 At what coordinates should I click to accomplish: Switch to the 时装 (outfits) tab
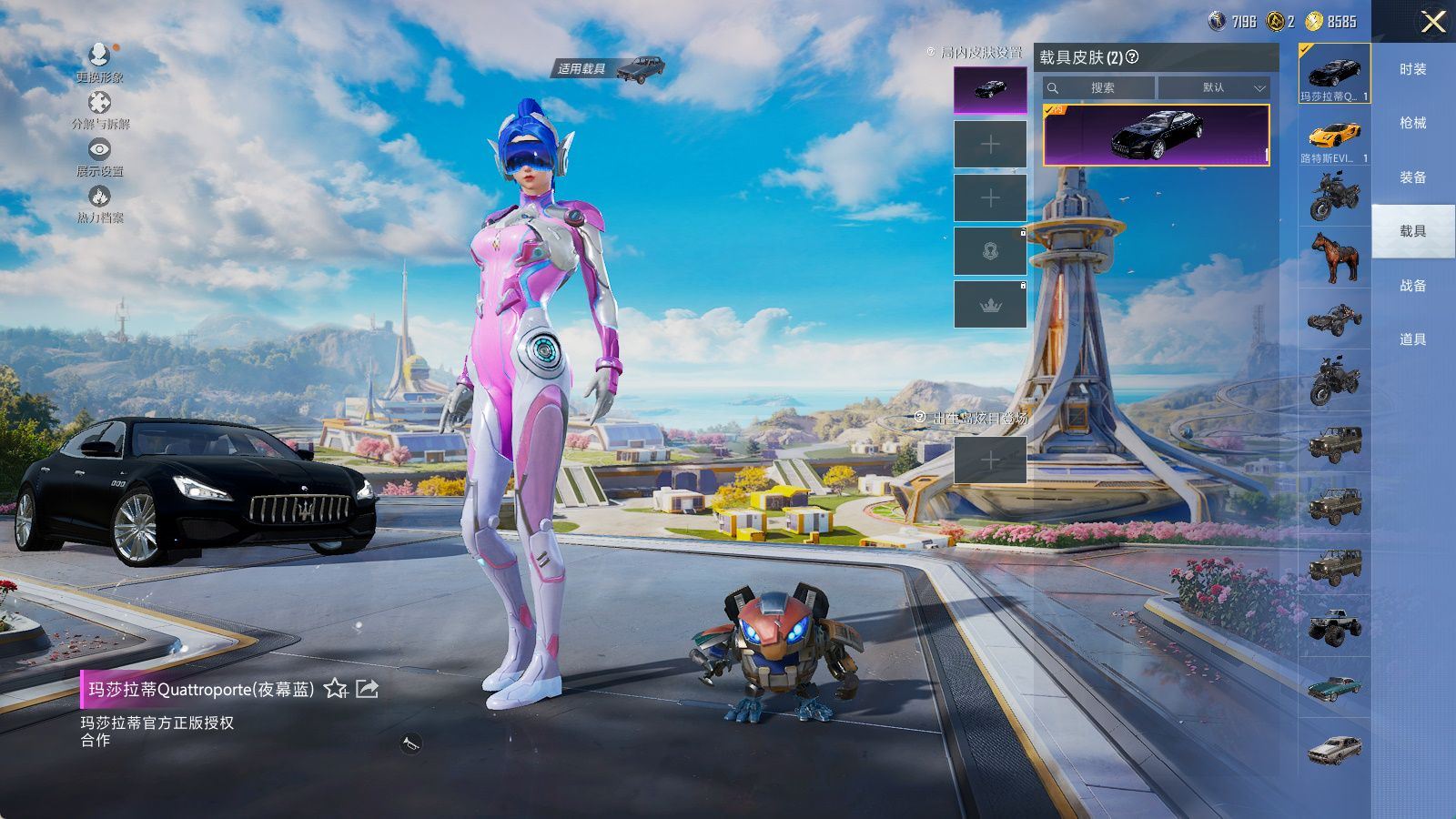click(1412, 69)
